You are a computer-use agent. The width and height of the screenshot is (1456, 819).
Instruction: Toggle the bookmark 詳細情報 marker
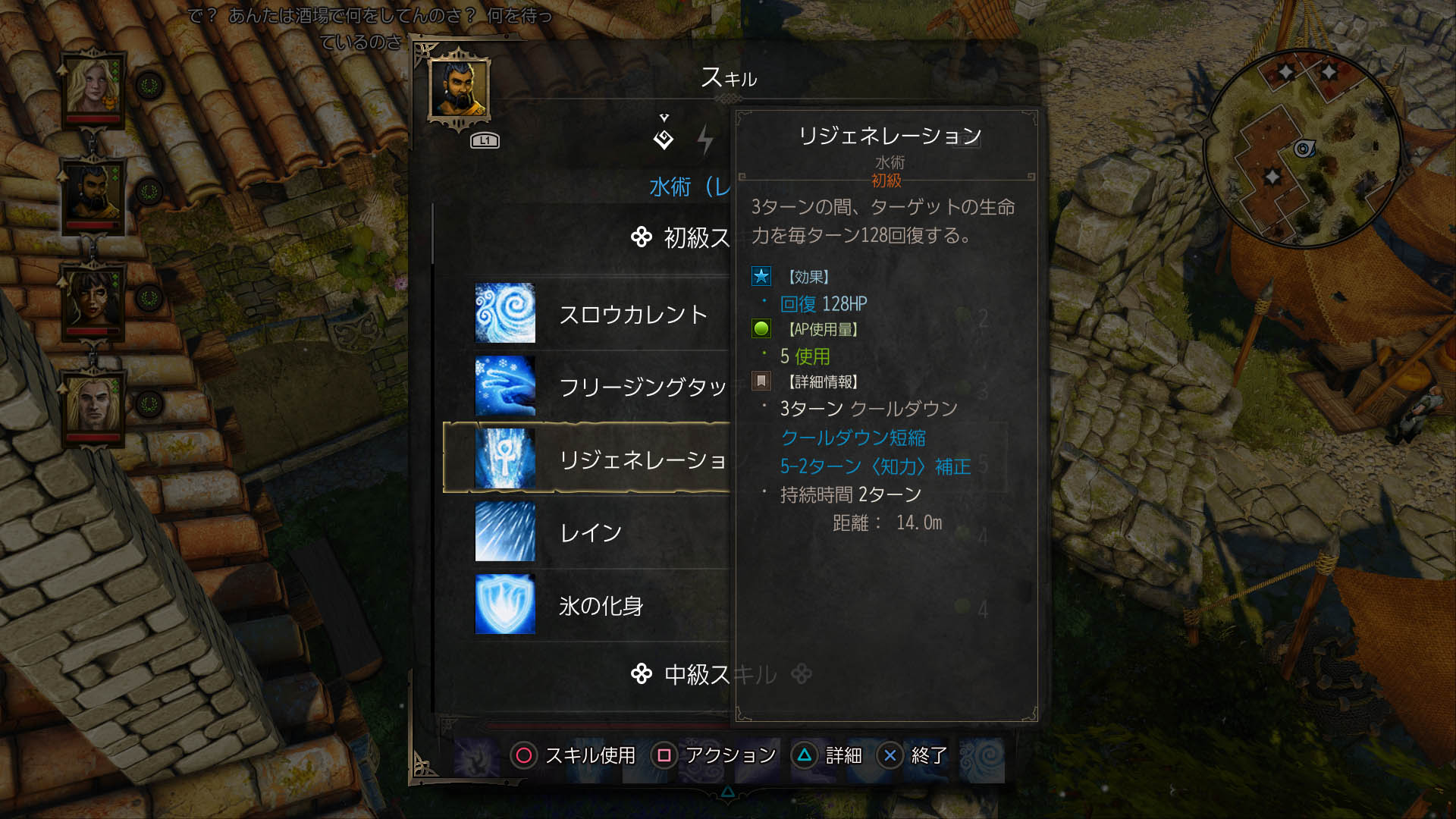click(761, 381)
